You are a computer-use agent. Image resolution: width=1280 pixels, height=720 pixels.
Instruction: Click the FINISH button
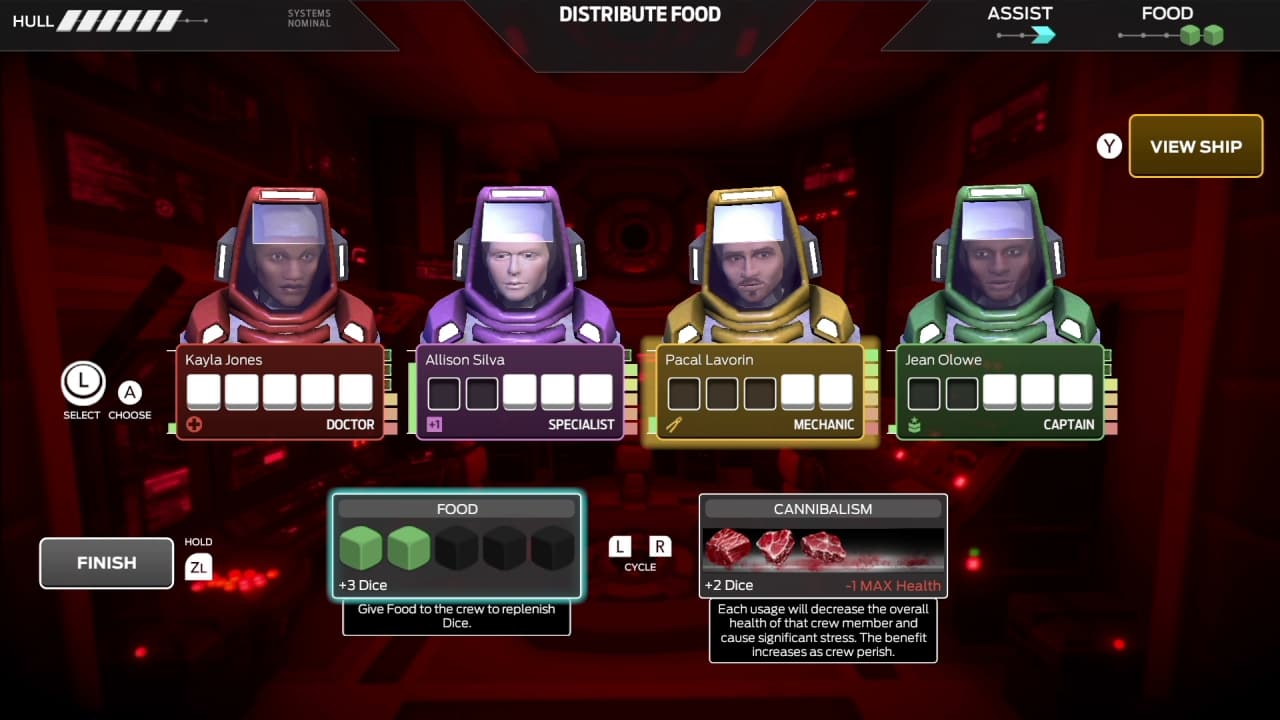click(x=105, y=562)
